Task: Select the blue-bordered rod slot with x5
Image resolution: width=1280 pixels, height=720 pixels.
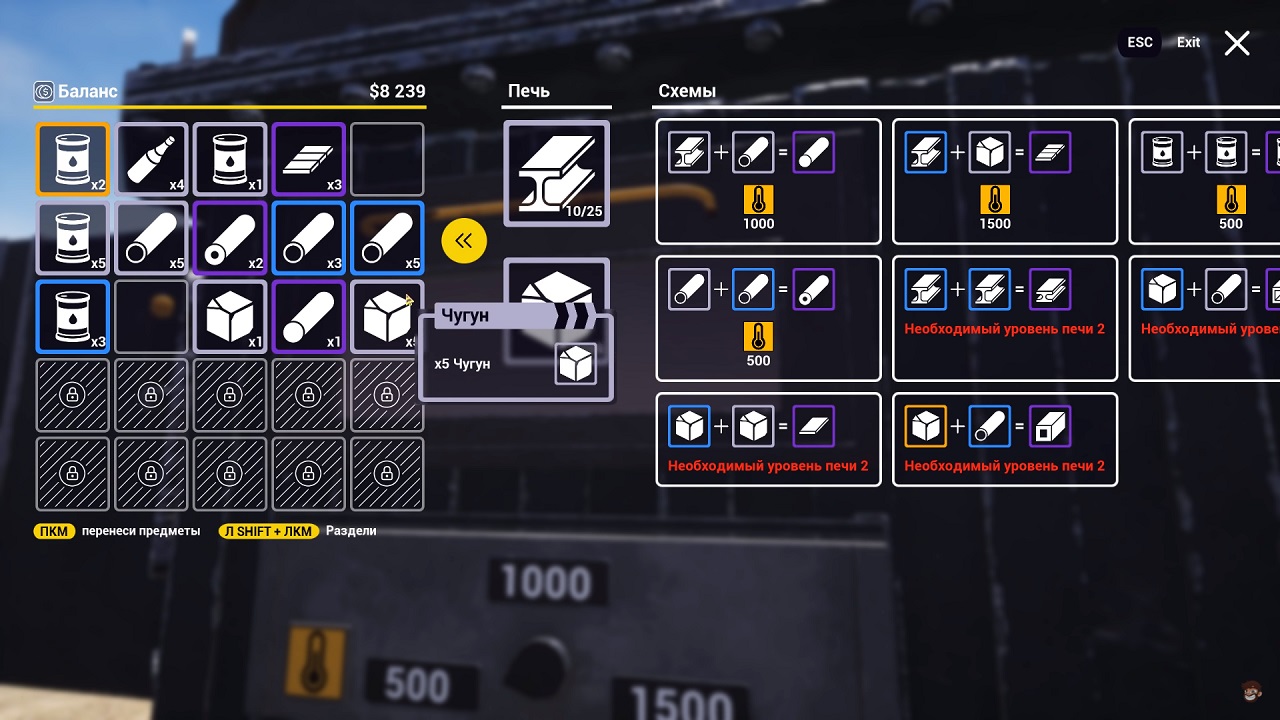Action: click(387, 238)
